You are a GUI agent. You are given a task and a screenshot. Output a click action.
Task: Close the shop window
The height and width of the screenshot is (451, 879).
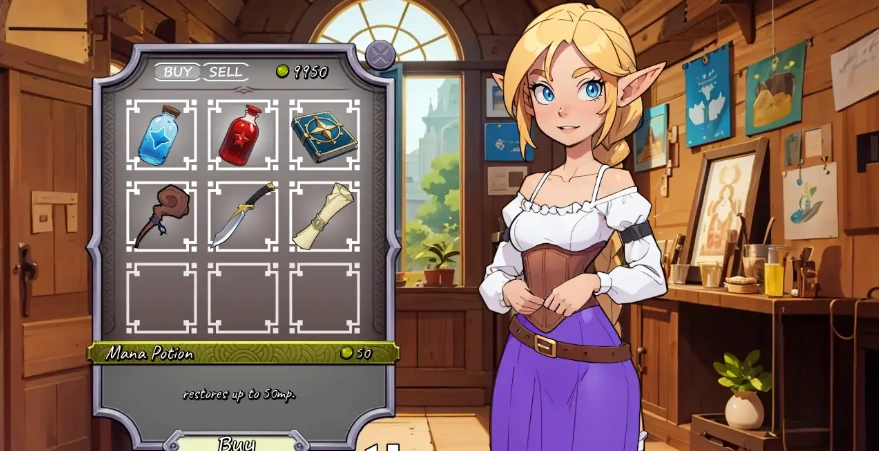click(380, 54)
